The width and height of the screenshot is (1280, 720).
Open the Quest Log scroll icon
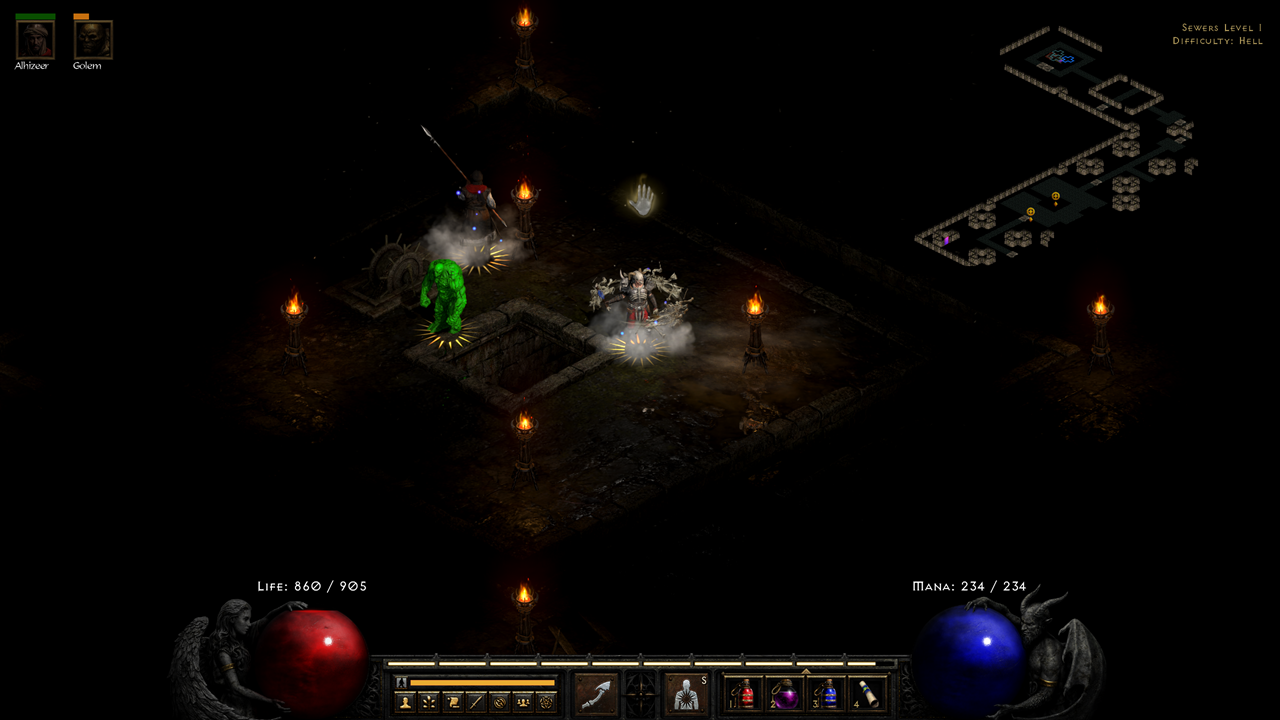coord(453,702)
